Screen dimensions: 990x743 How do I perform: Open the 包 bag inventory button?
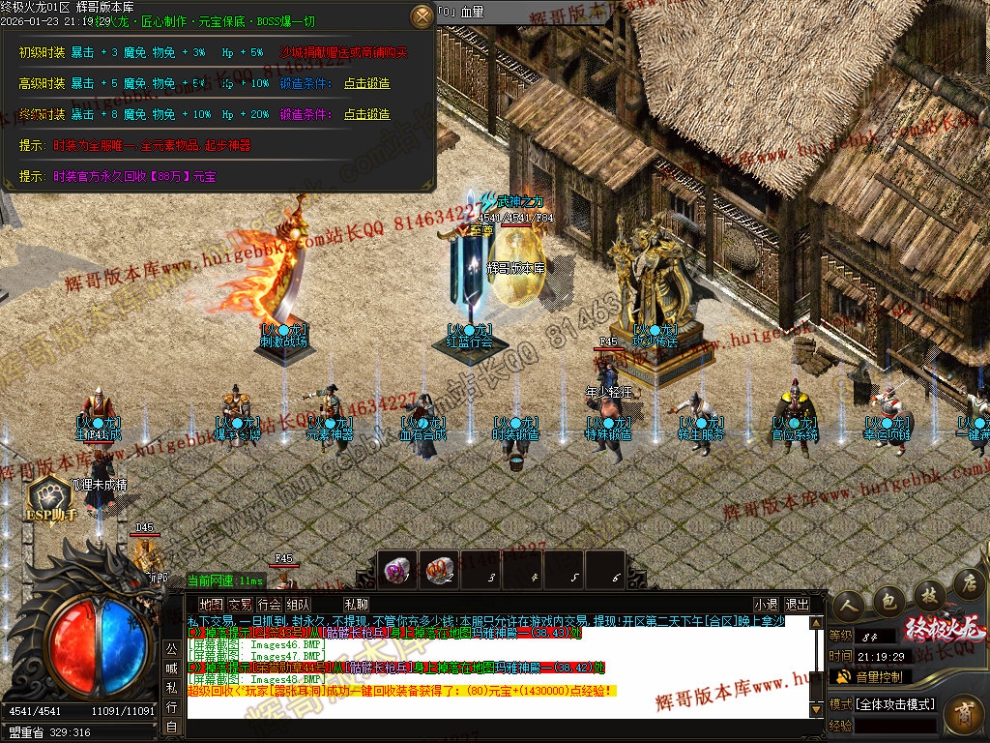coord(886,601)
